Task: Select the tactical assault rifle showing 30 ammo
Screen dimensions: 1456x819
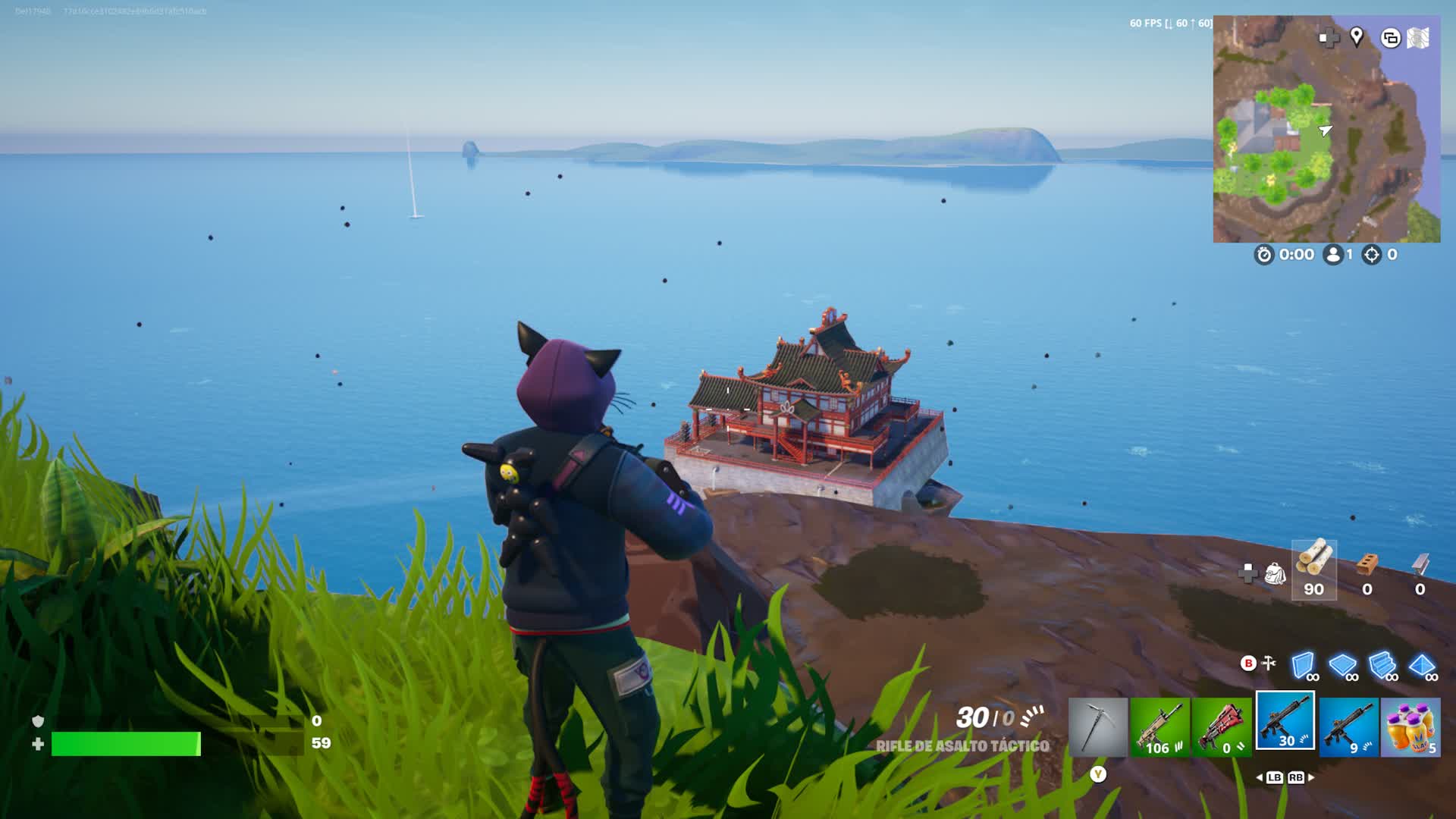Action: coord(1285,721)
